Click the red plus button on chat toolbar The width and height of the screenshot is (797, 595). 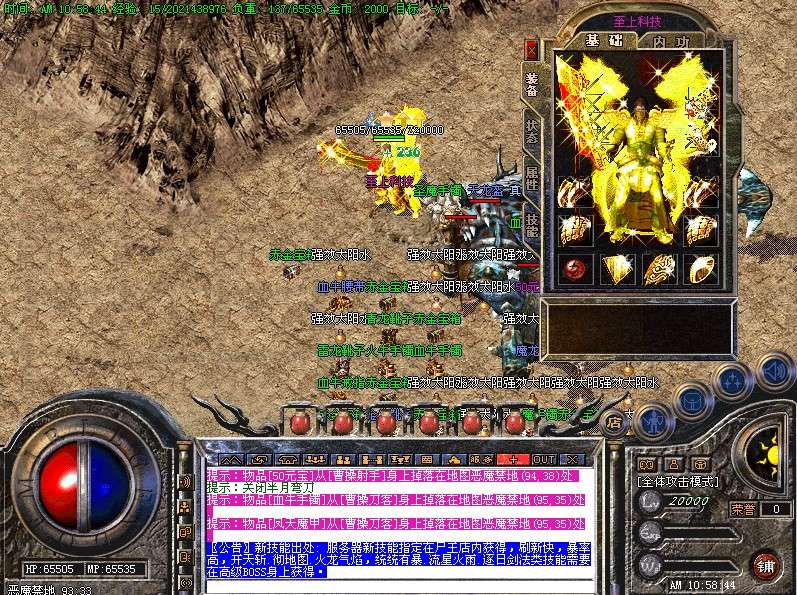513,458
